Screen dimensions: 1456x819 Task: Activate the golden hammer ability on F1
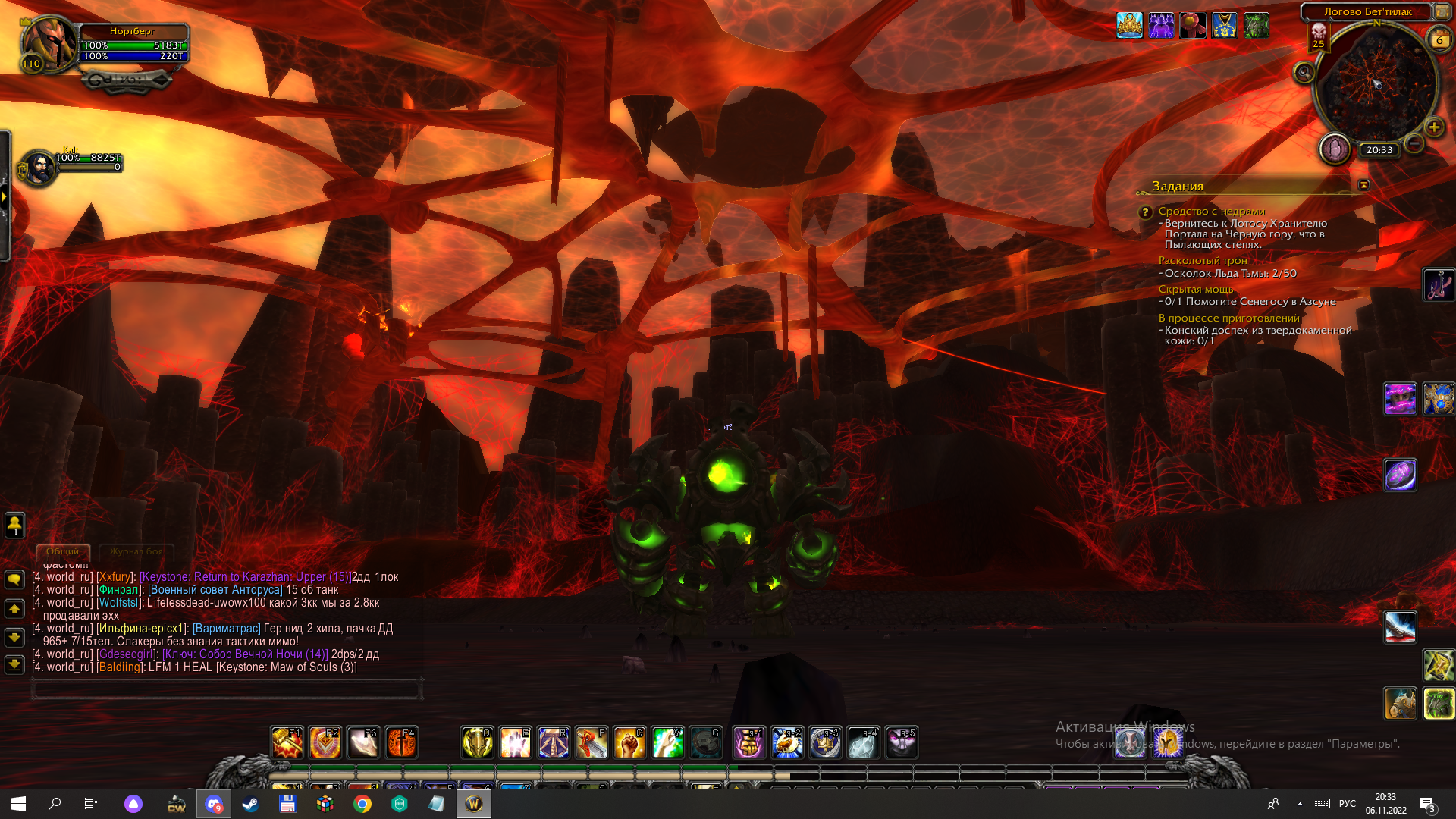(287, 743)
